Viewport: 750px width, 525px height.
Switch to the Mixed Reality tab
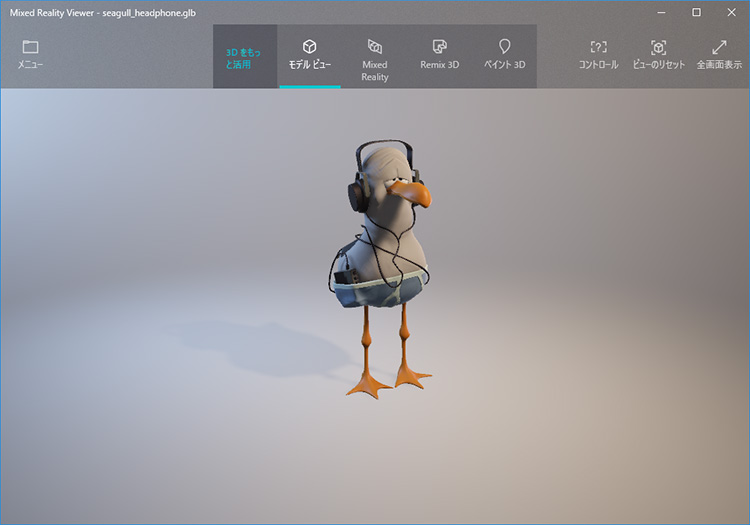[375, 58]
